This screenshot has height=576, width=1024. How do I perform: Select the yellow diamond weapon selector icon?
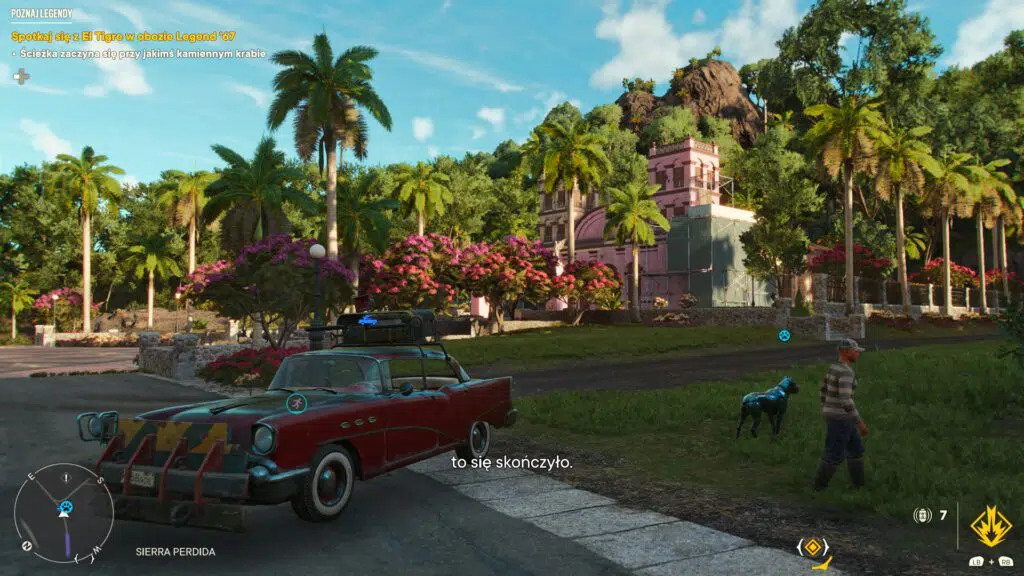point(814,546)
